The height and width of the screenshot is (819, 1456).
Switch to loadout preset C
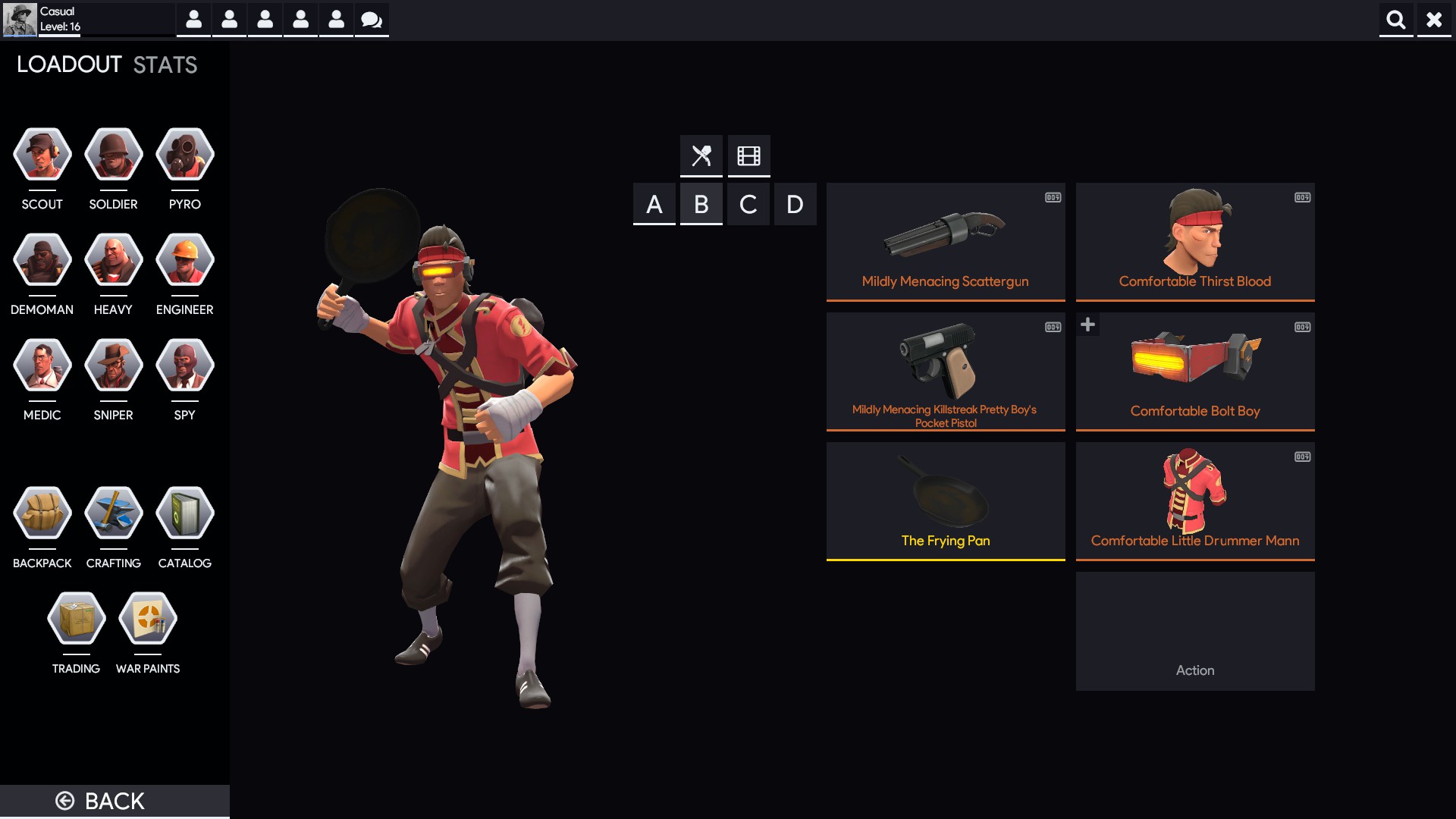pos(748,203)
